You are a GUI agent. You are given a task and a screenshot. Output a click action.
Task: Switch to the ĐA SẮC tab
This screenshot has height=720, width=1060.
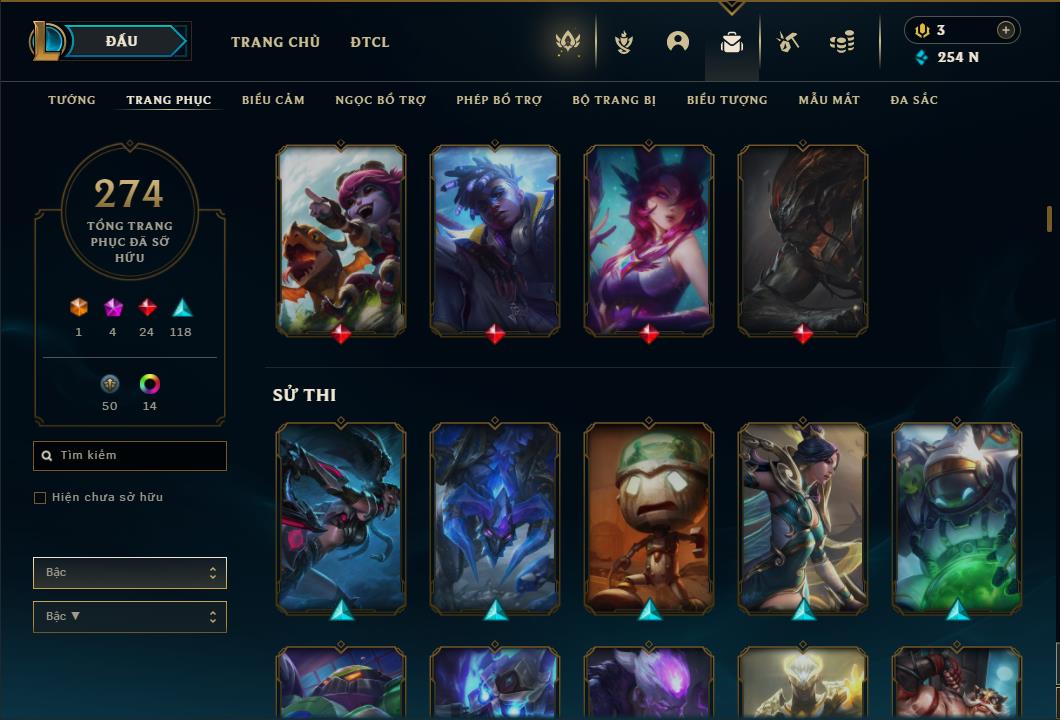coord(914,100)
